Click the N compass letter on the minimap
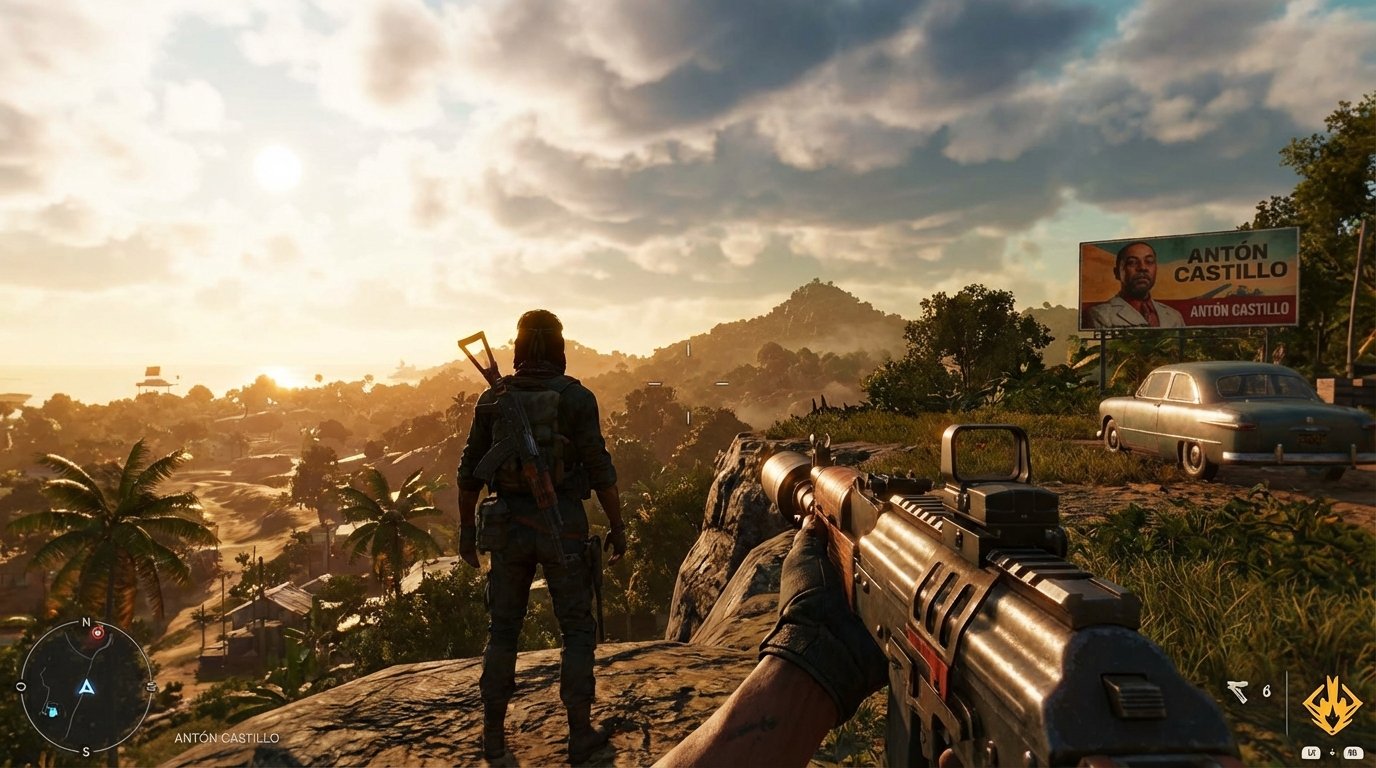The width and height of the screenshot is (1376, 768). coord(86,621)
